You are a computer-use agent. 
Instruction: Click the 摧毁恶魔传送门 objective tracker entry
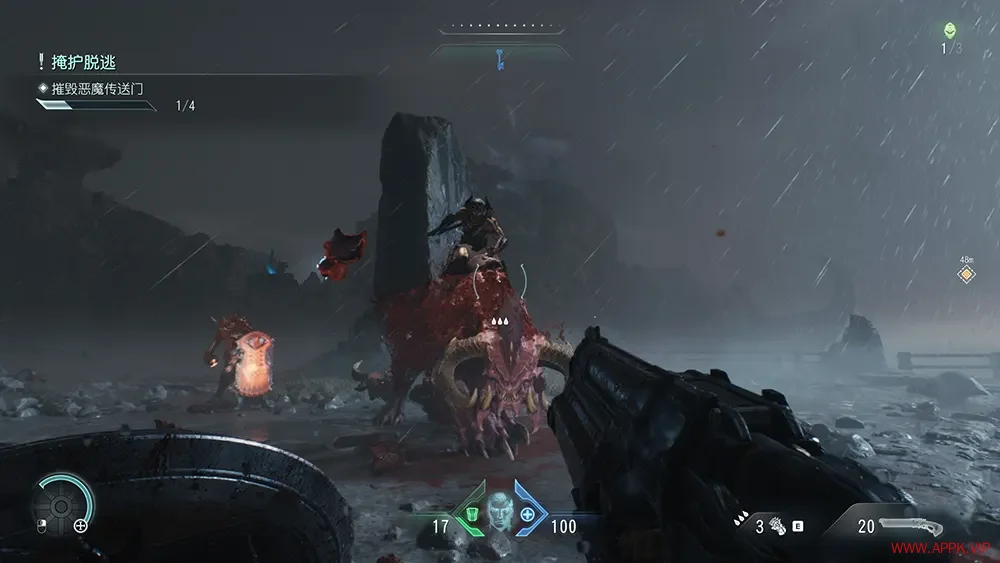tap(100, 88)
